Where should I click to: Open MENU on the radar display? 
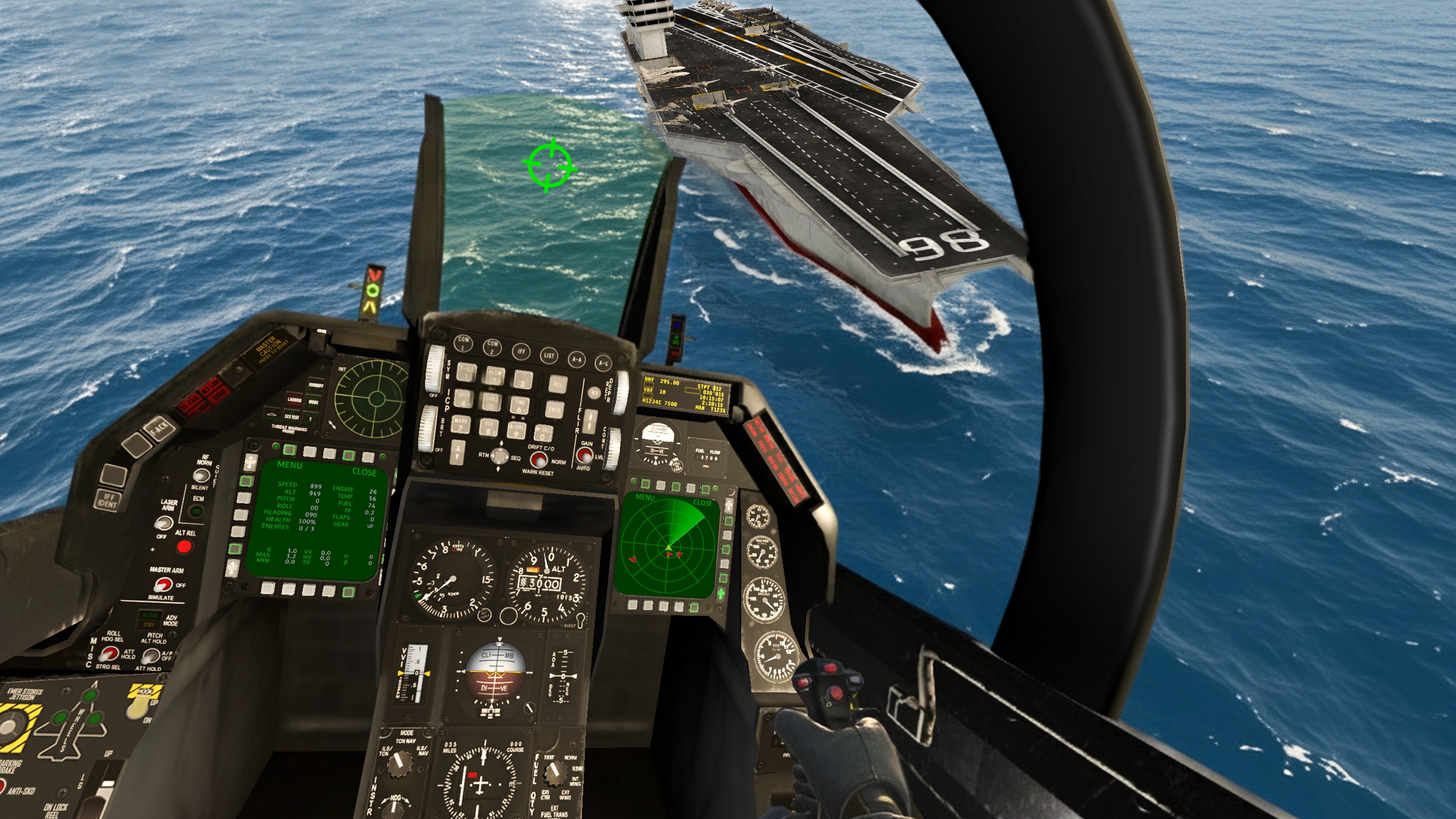coord(645,498)
